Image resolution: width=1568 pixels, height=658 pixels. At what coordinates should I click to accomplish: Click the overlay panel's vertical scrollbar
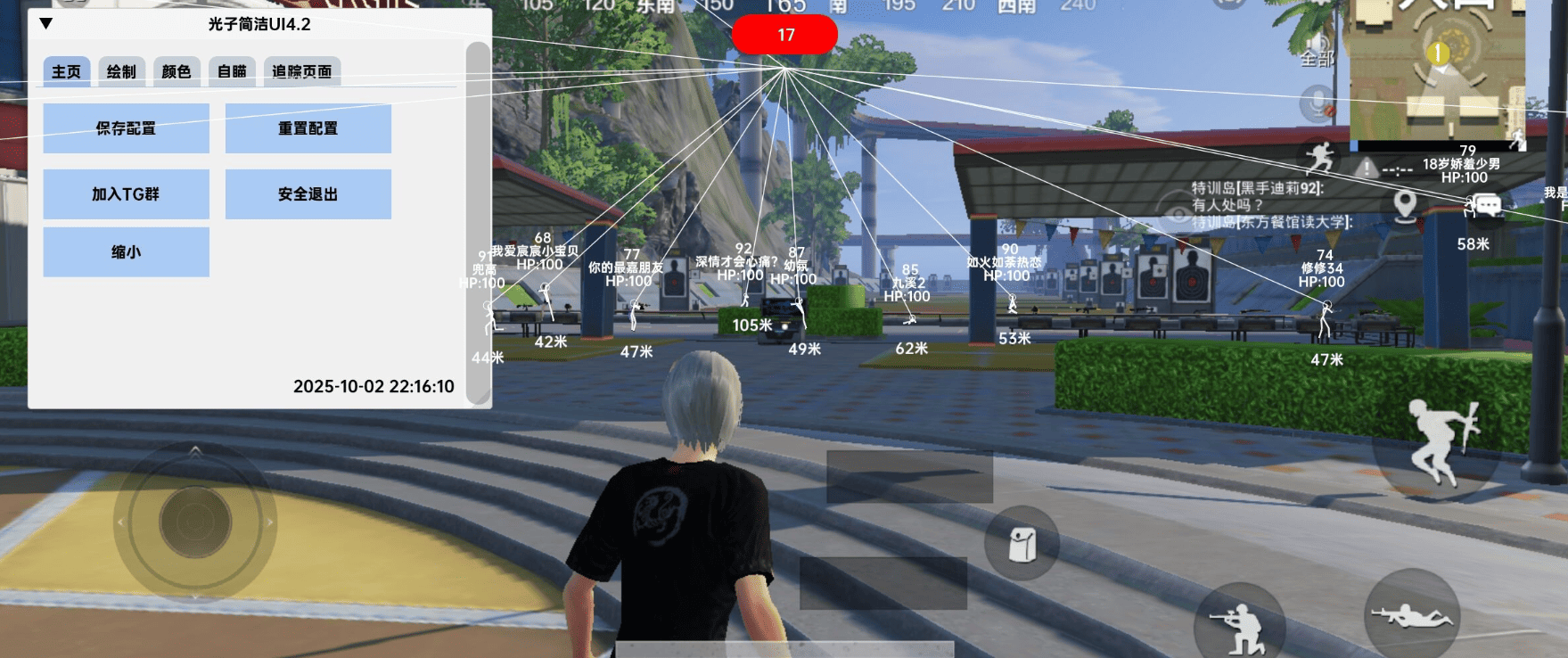(x=479, y=223)
